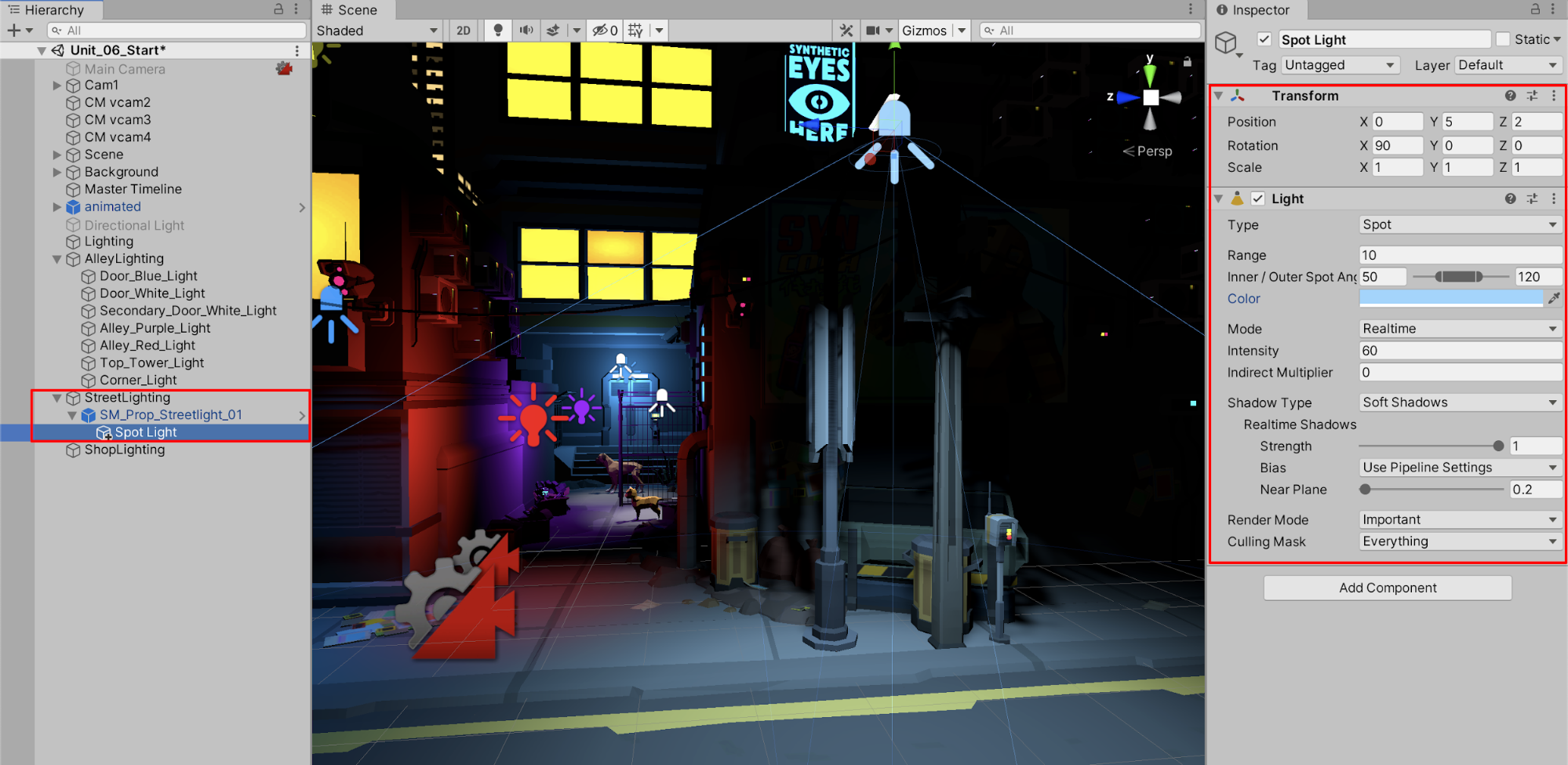Select the Alley_Purple_Light object
1568x765 pixels.
(x=155, y=328)
